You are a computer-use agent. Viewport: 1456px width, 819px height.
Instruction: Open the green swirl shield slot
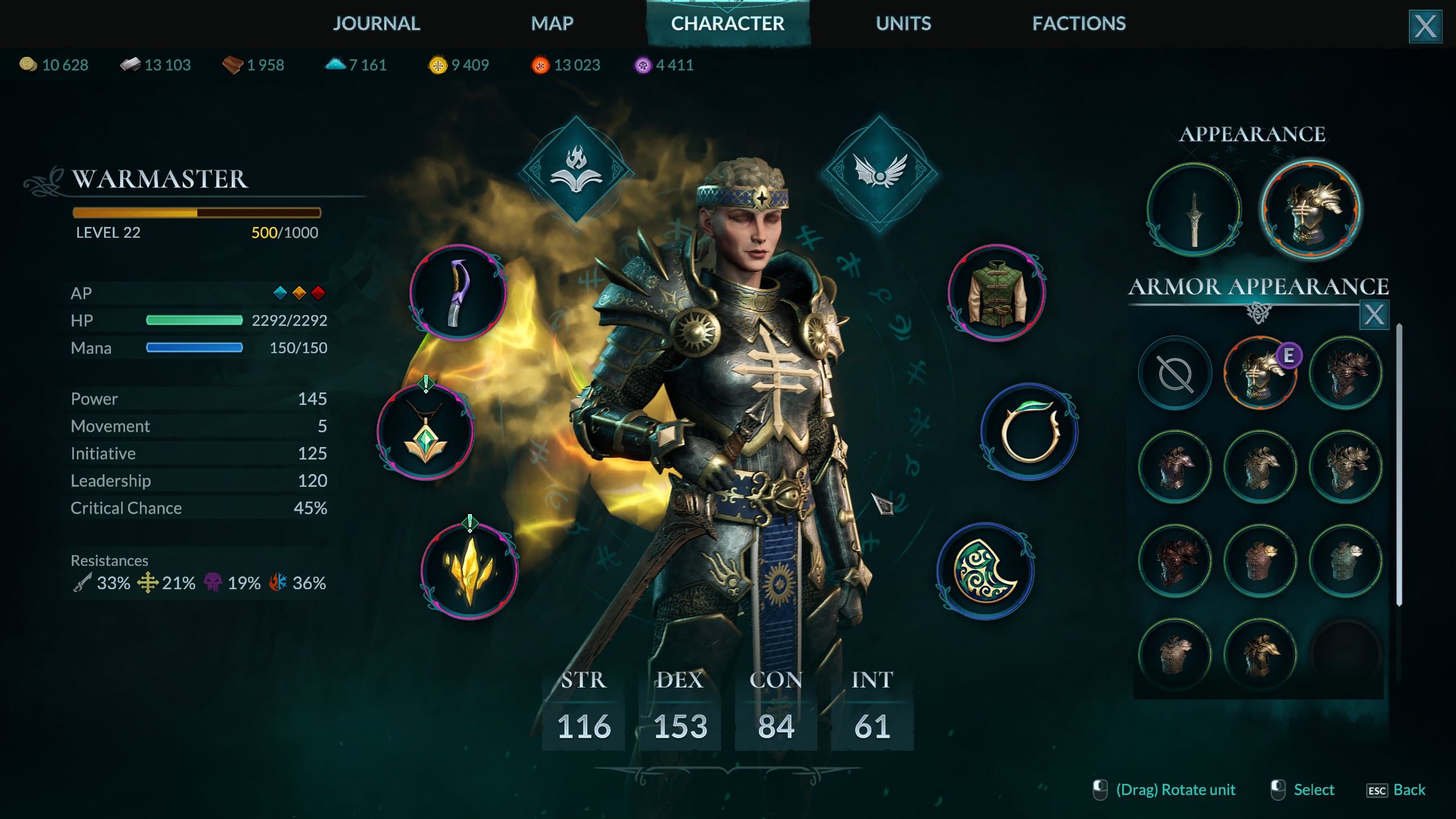[x=985, y=571]
